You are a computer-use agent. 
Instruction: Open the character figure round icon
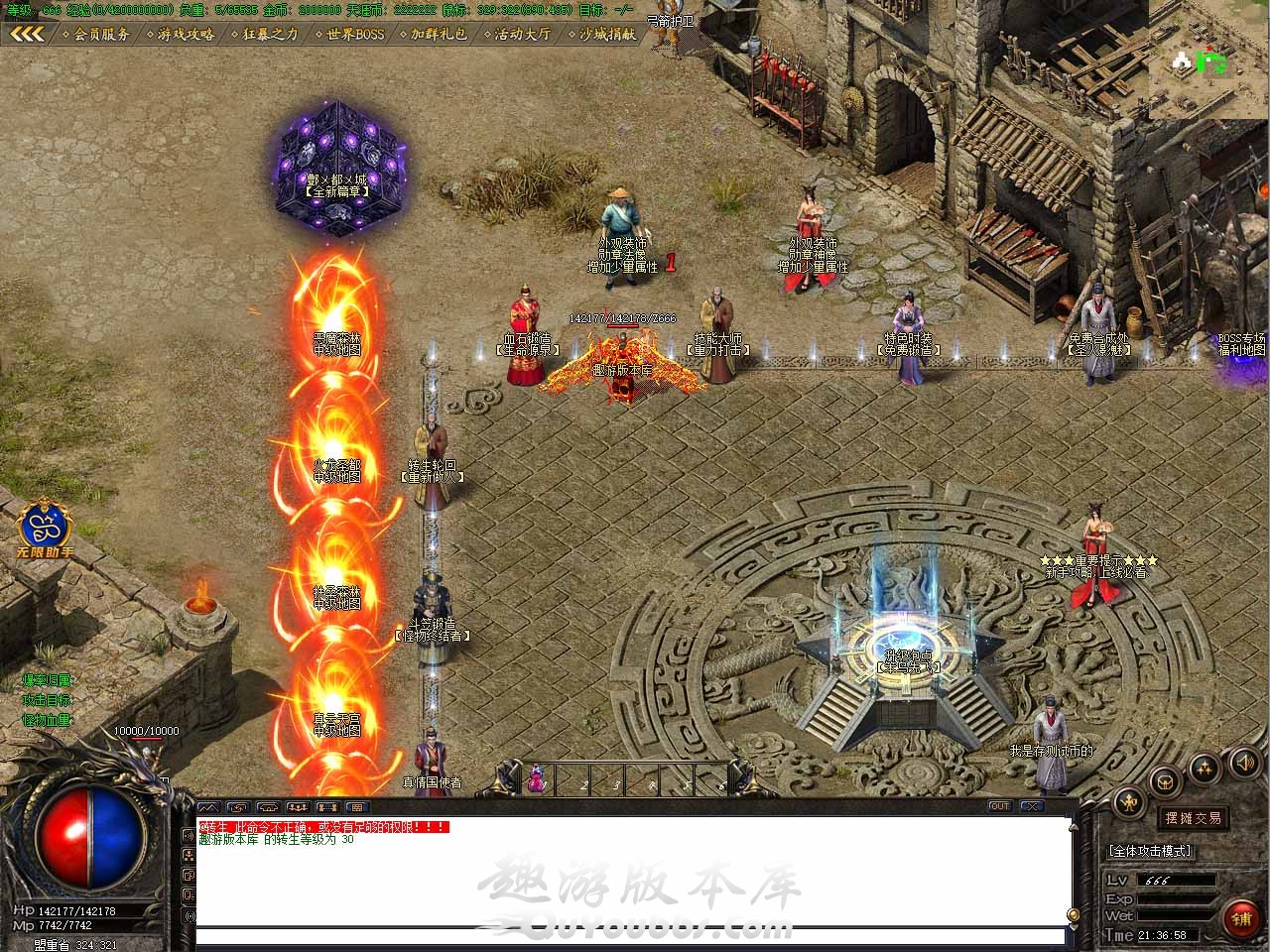point(1130,801)
